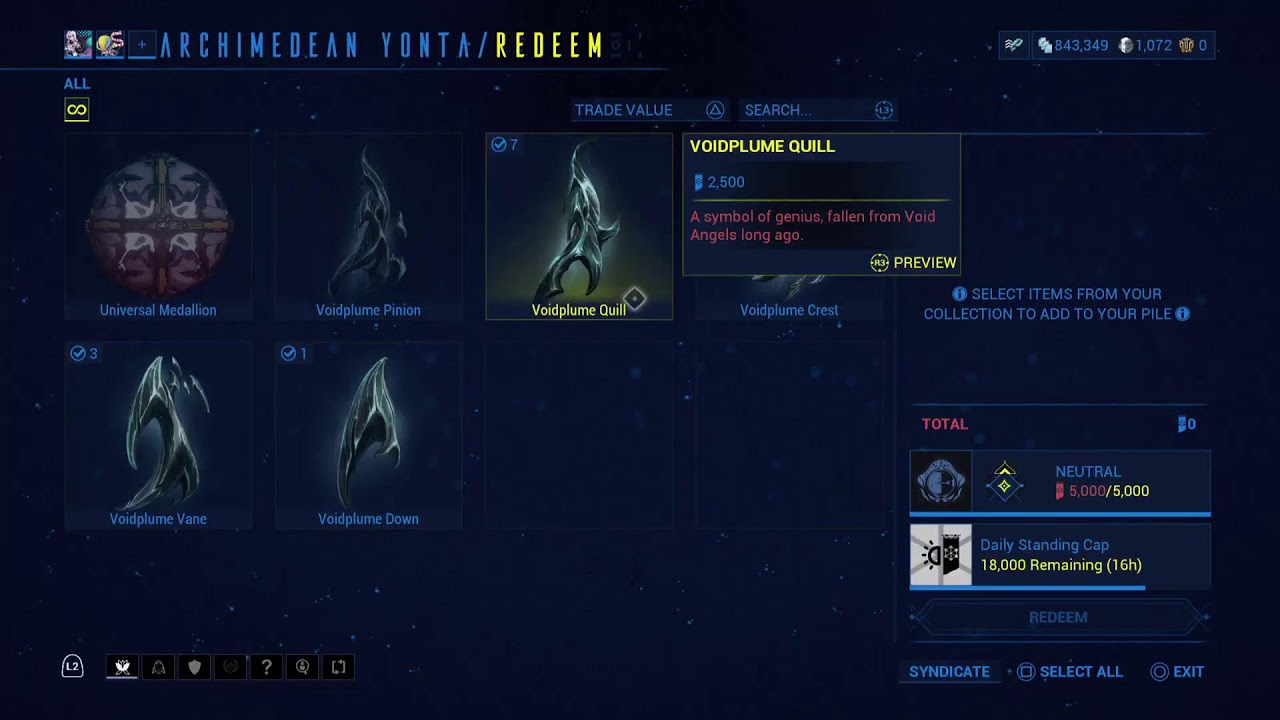This screenshot has width=1280, height=720.
Task: Choose Select All items
Action: [x=1069, y=672]
